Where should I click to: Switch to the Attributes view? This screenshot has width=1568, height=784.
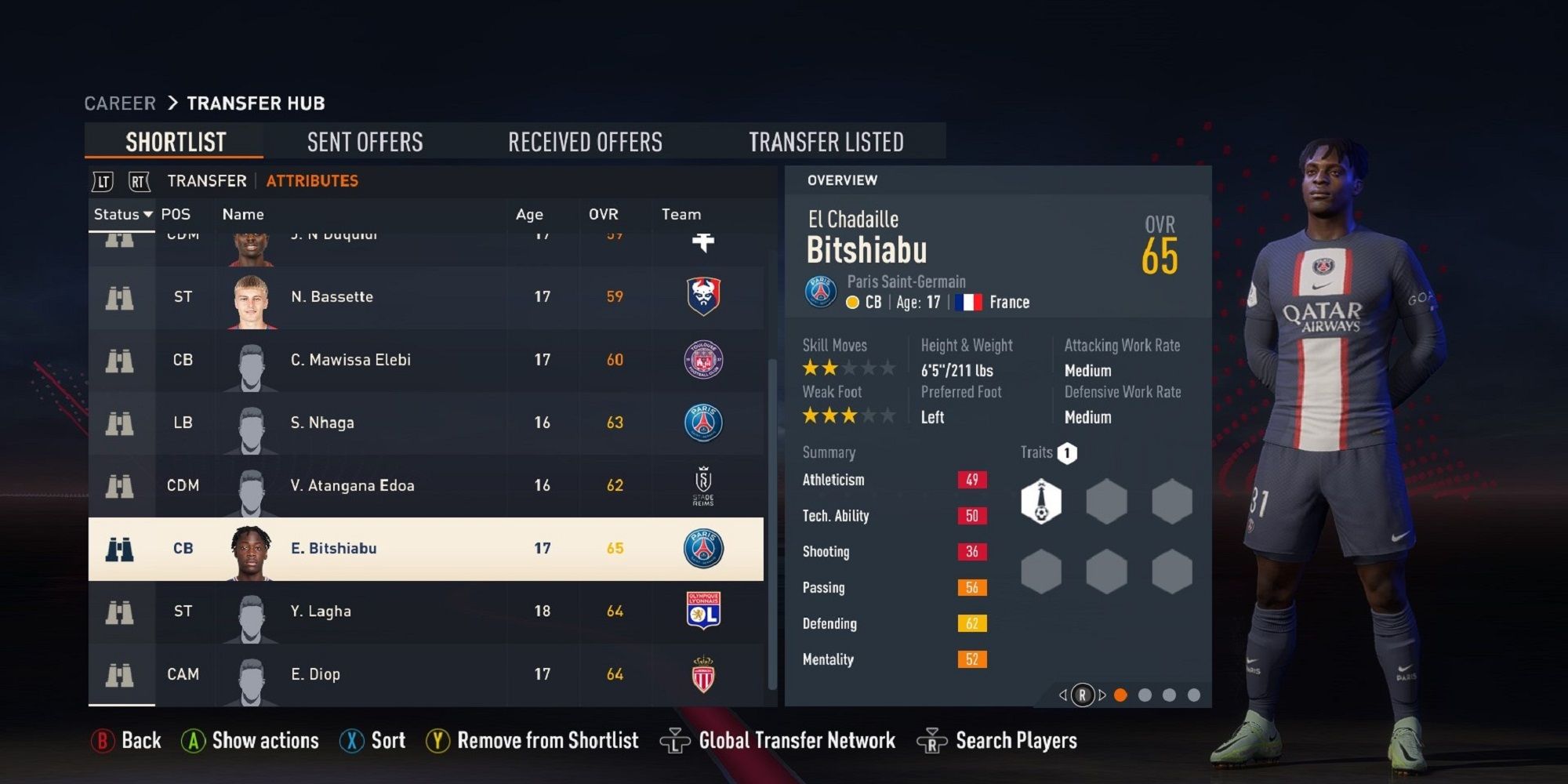pyautogui.click(x=312, y=181)
